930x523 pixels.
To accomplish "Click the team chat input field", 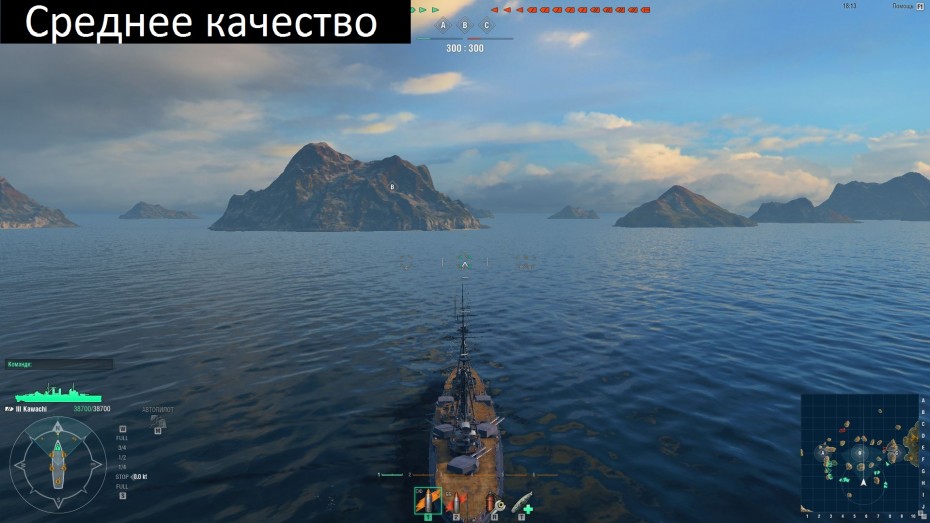I will pyautogui.click(x=58, y=365).
